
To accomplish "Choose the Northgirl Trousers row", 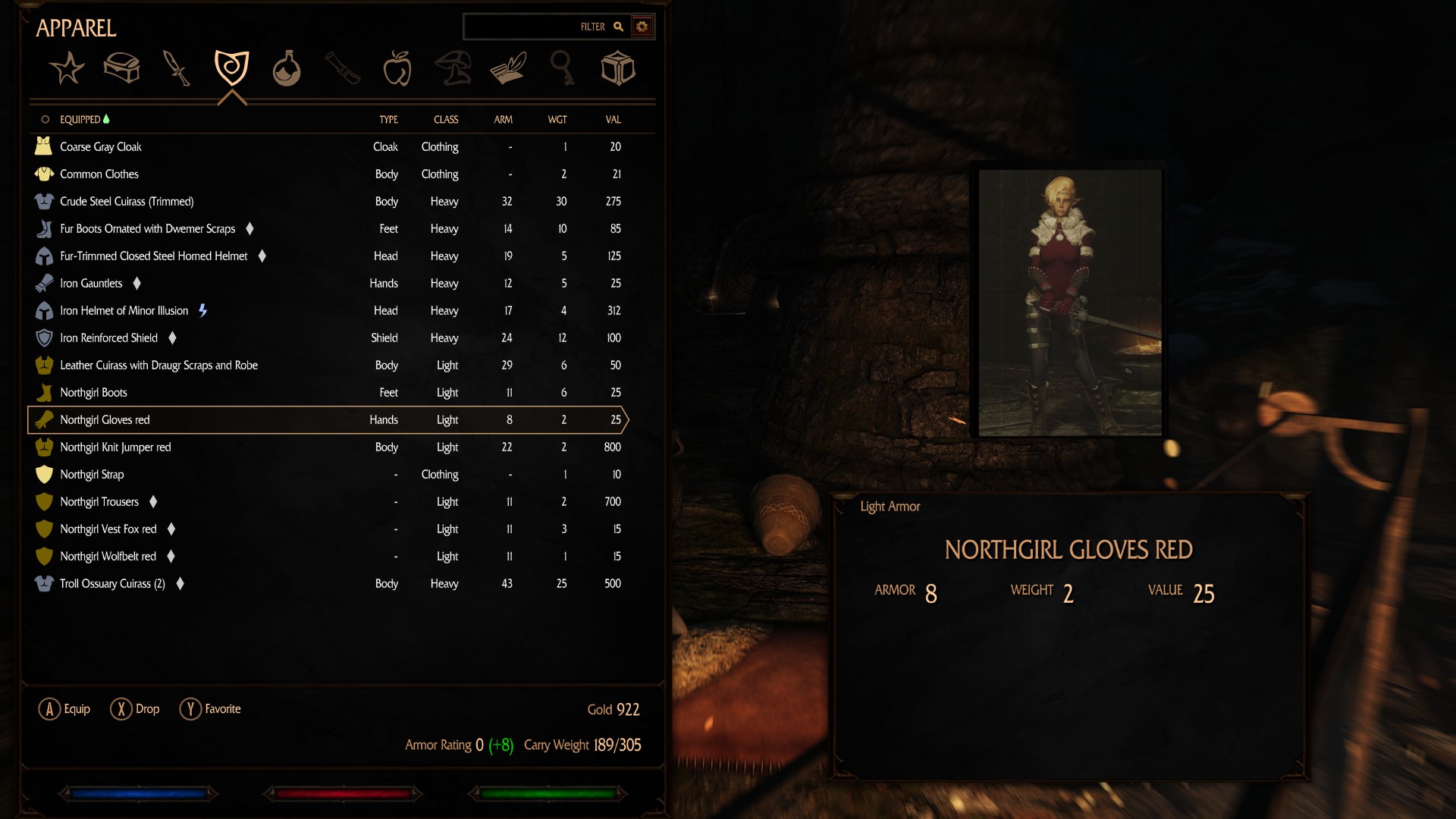I will [x=99, y=502].
